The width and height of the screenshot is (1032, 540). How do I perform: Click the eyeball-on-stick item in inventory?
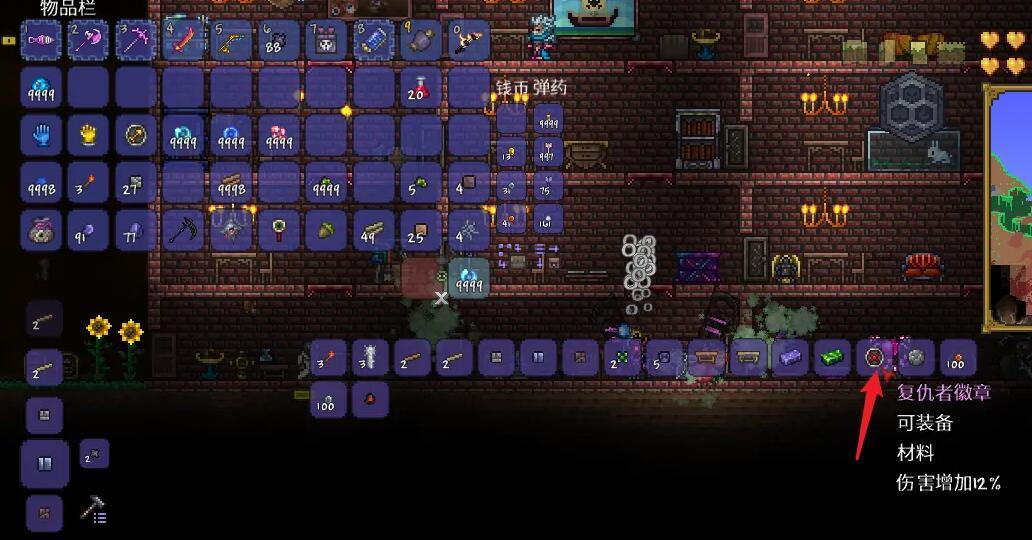(277, 230)
